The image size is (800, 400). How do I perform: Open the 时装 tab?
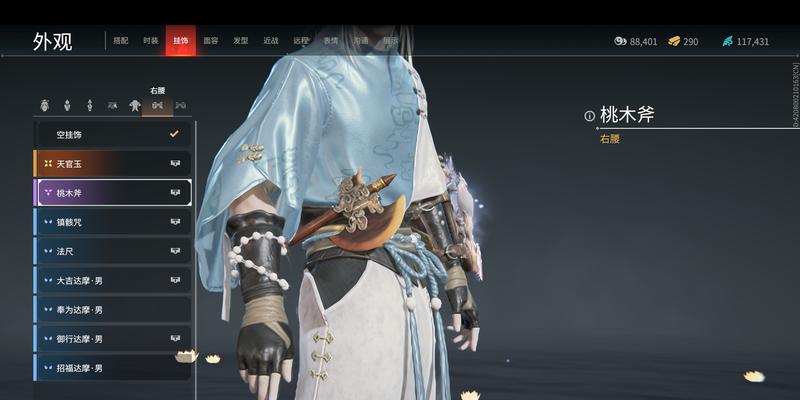pos(150,41)
